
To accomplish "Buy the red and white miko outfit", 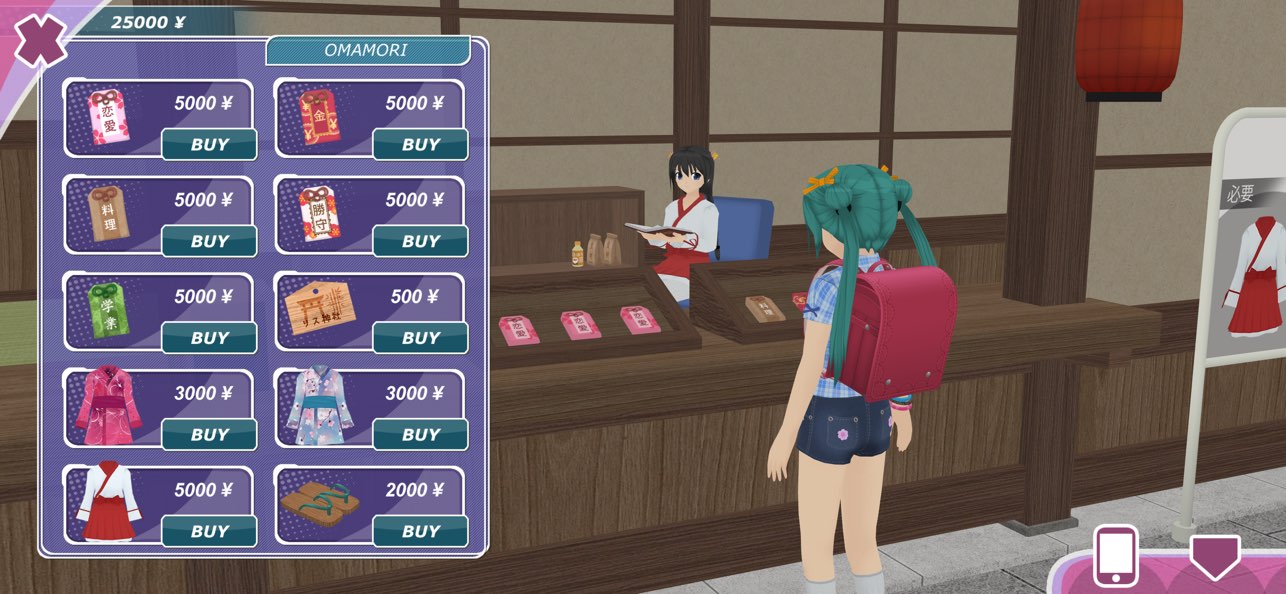I will click(210, 532).
